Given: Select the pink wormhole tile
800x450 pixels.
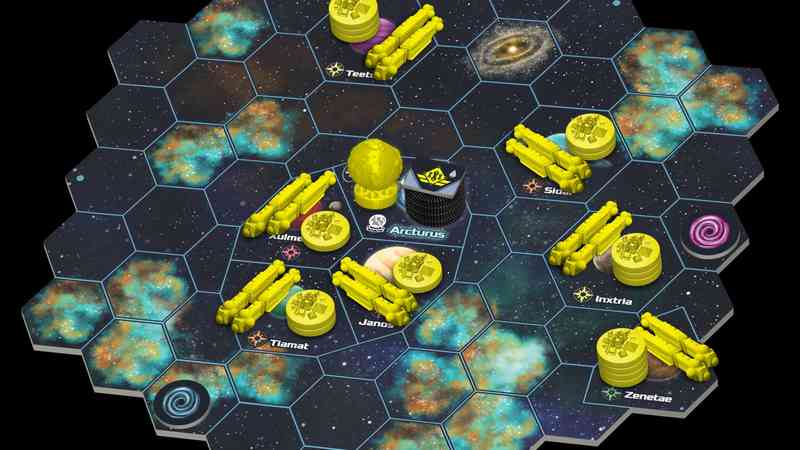Looking at the screenshot, I should point(711,233).
